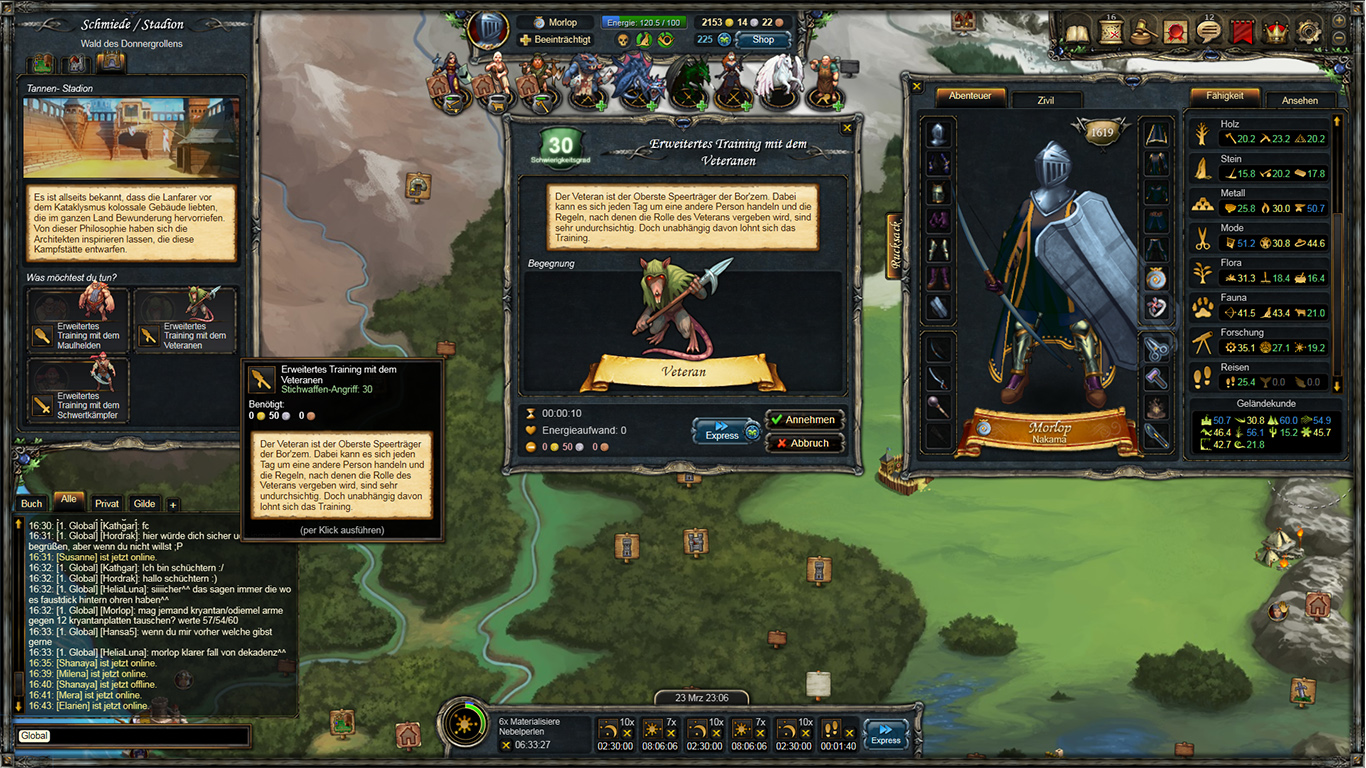
Task: Open the quest scroll icon showing 16
Action: click(1111, 31)
